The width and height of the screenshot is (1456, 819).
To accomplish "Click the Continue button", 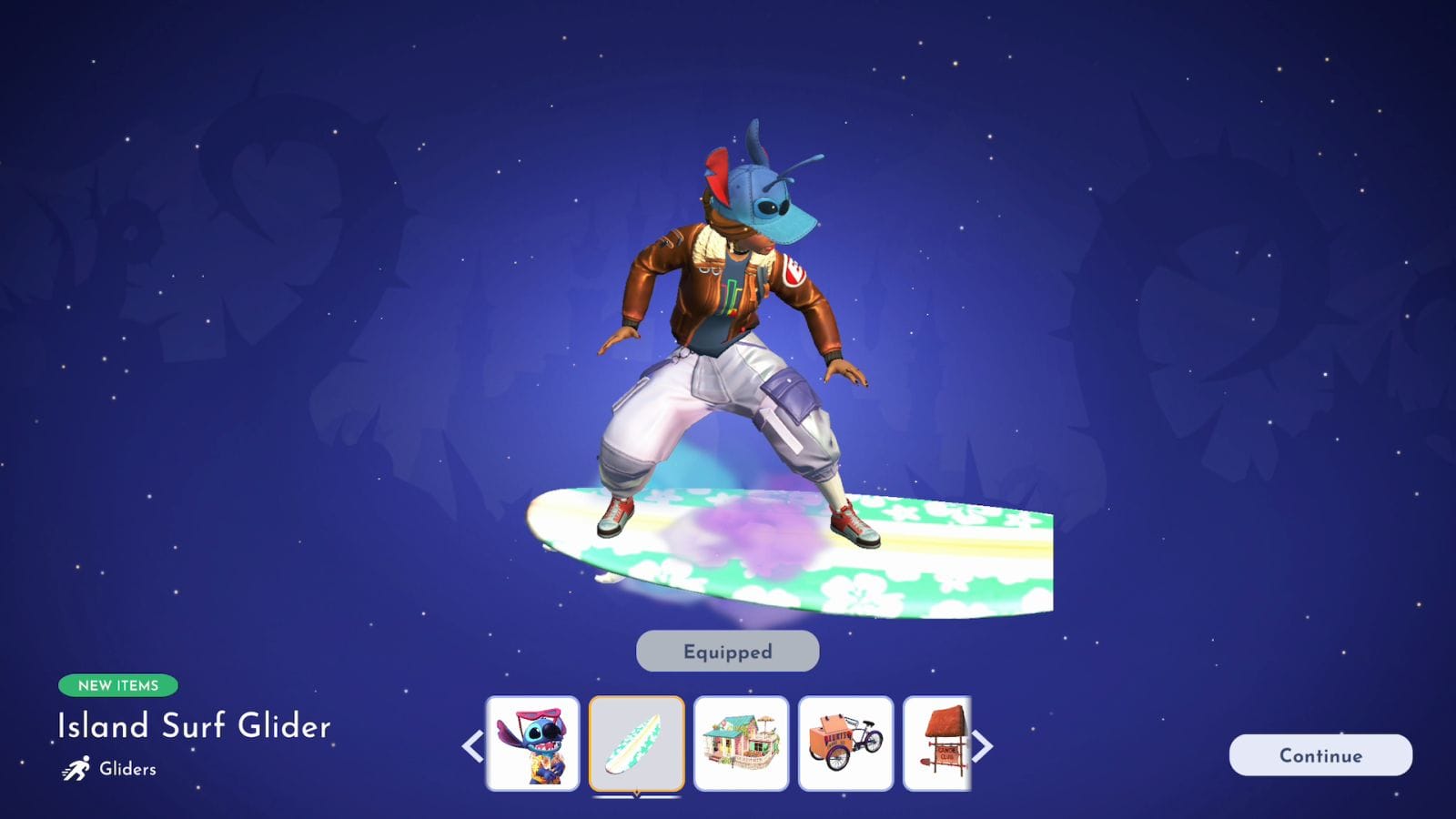I will [1320, 755].
